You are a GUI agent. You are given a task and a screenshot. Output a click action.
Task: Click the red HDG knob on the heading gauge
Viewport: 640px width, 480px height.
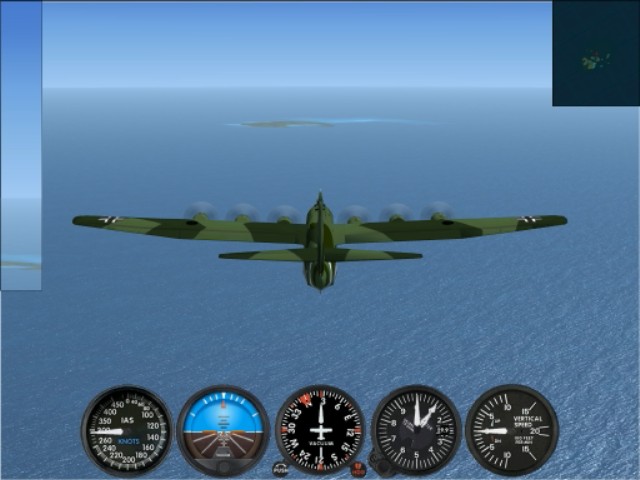[358, 467]
